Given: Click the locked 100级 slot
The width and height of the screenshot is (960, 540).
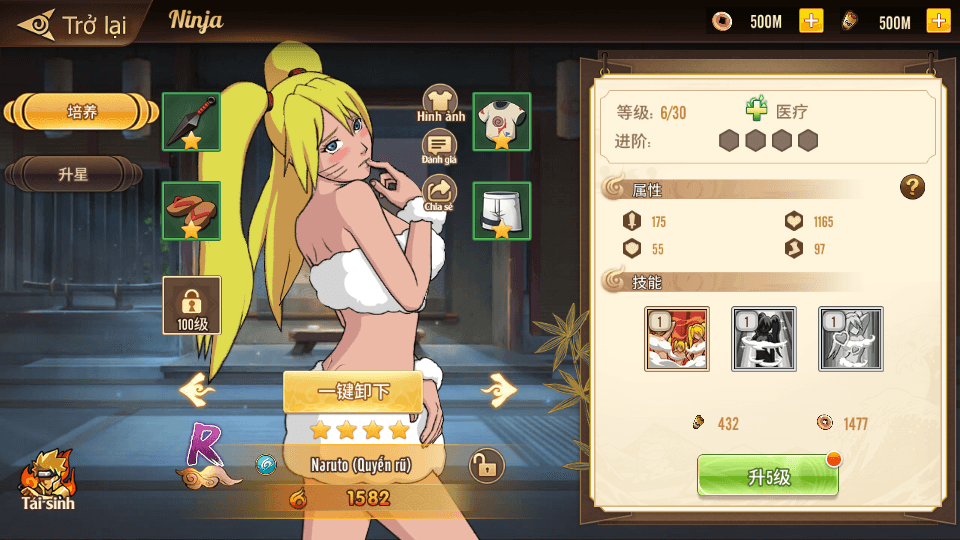Looking at the screenshot, I should click(x=191, y=305).
